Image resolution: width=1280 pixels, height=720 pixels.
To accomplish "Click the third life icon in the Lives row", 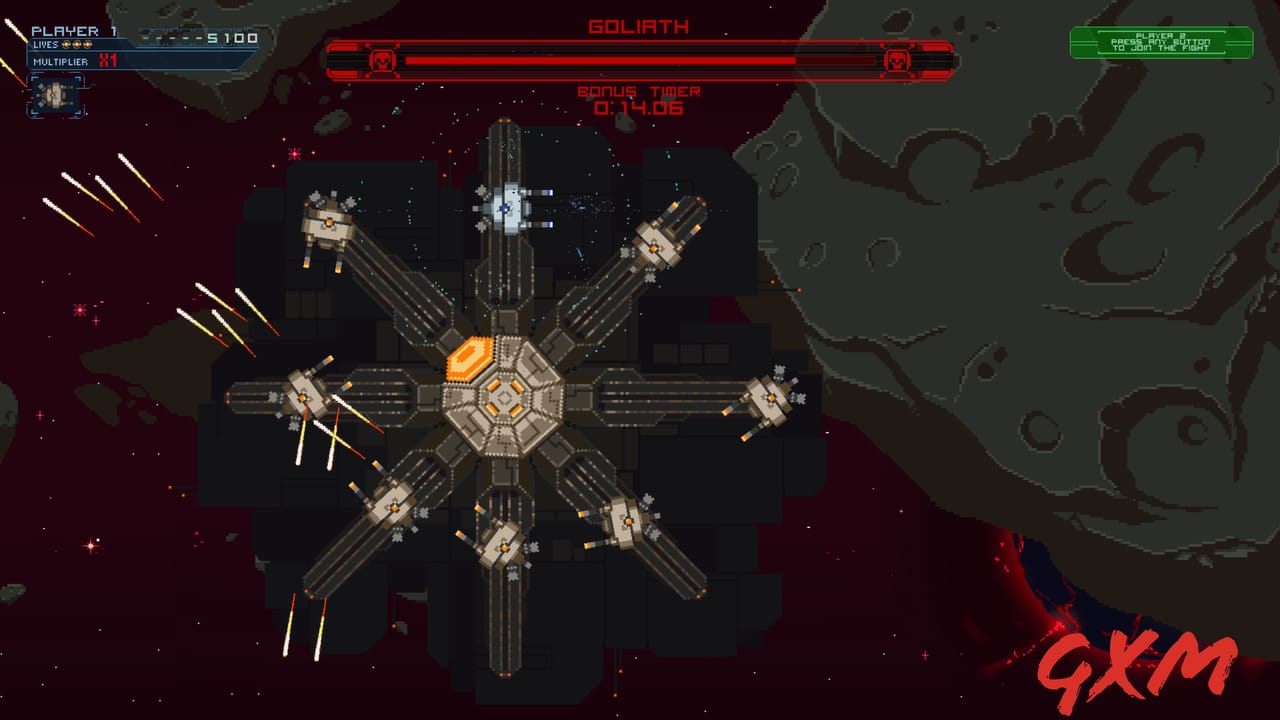I will (88, 45).
